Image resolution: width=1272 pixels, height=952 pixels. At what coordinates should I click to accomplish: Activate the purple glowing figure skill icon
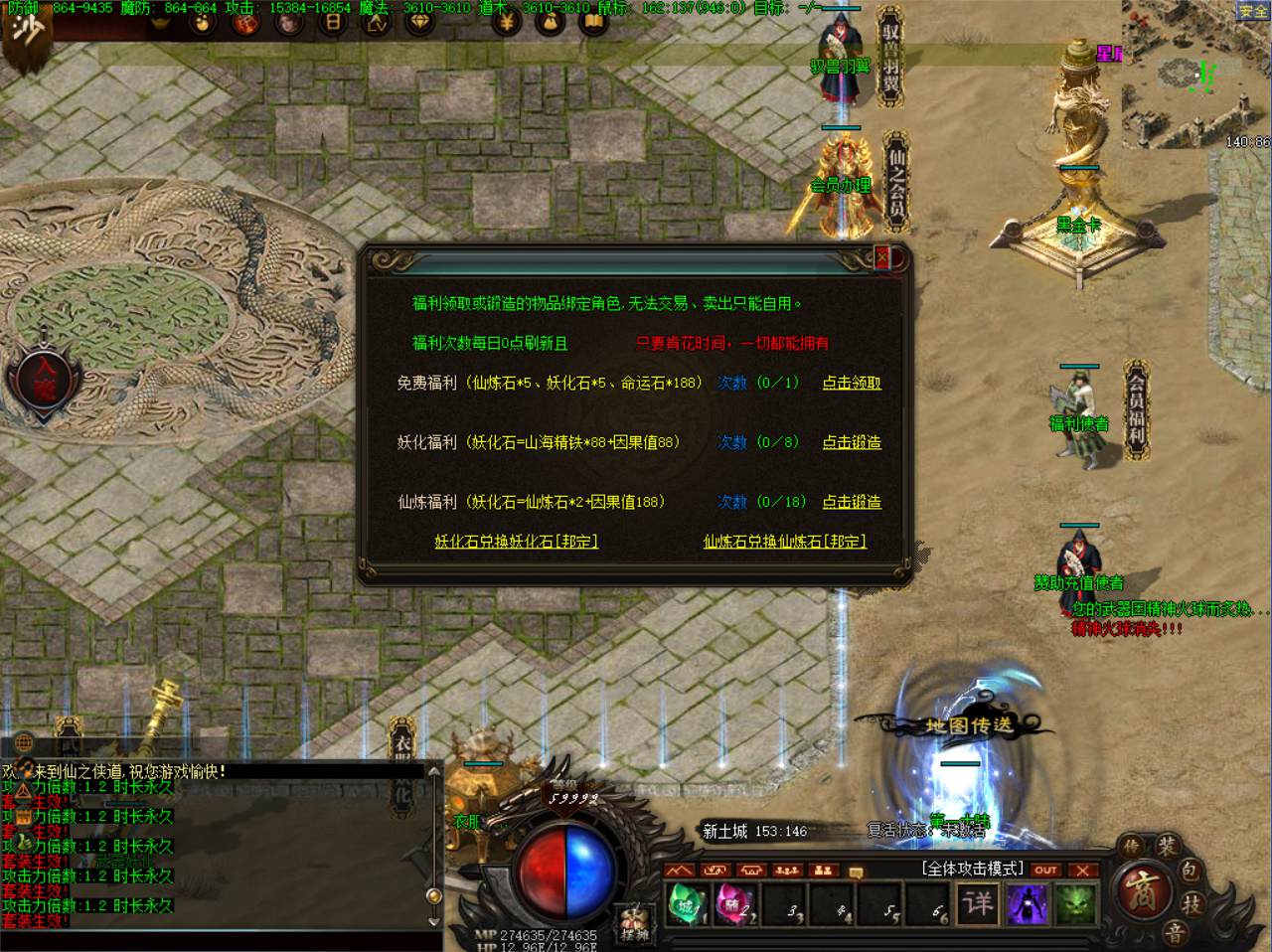pos(1027,903)
